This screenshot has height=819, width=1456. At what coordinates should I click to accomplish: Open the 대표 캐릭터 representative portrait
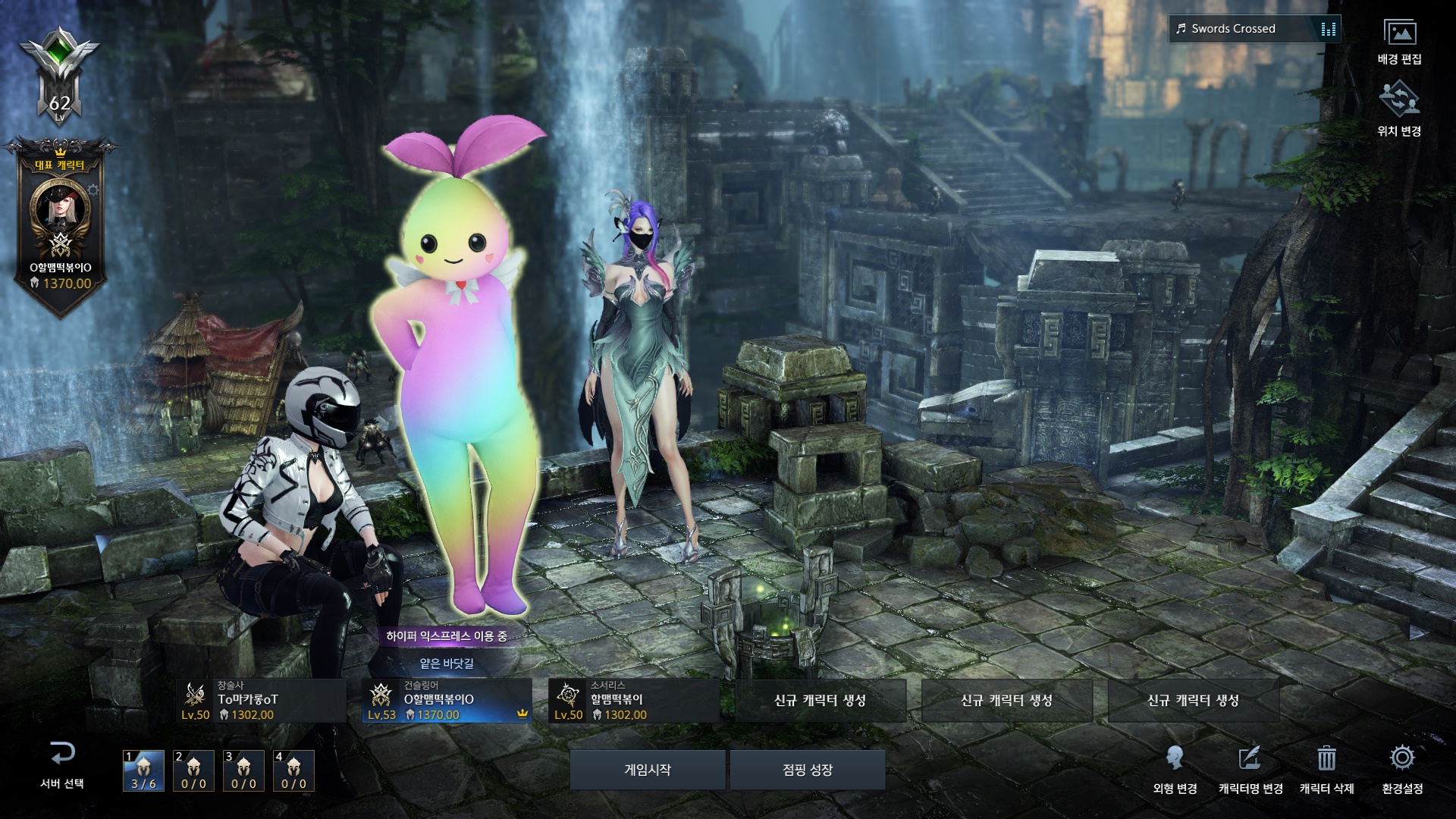pos(60,207)
